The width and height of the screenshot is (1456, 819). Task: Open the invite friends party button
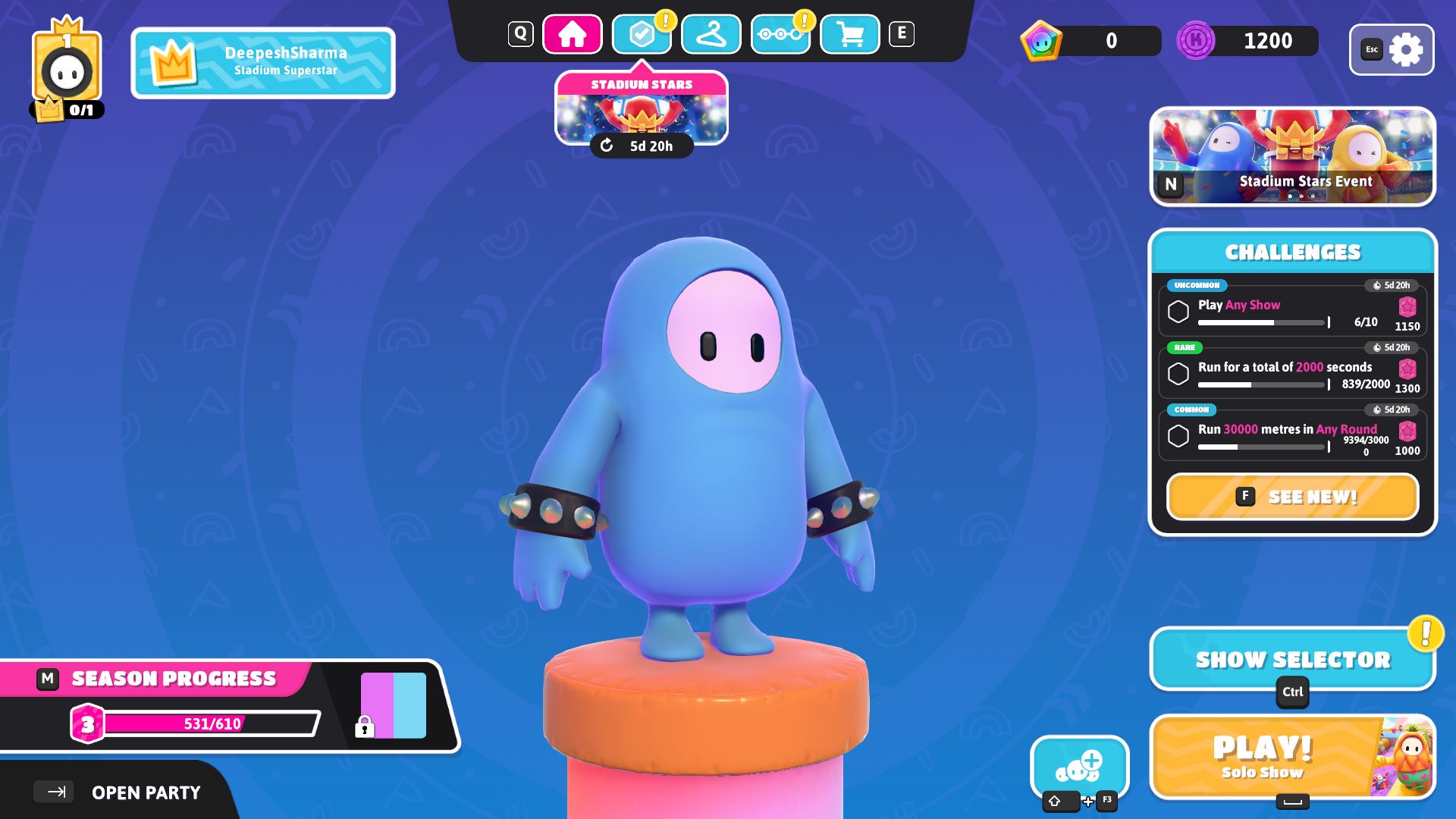click(x=1079, y=767)
